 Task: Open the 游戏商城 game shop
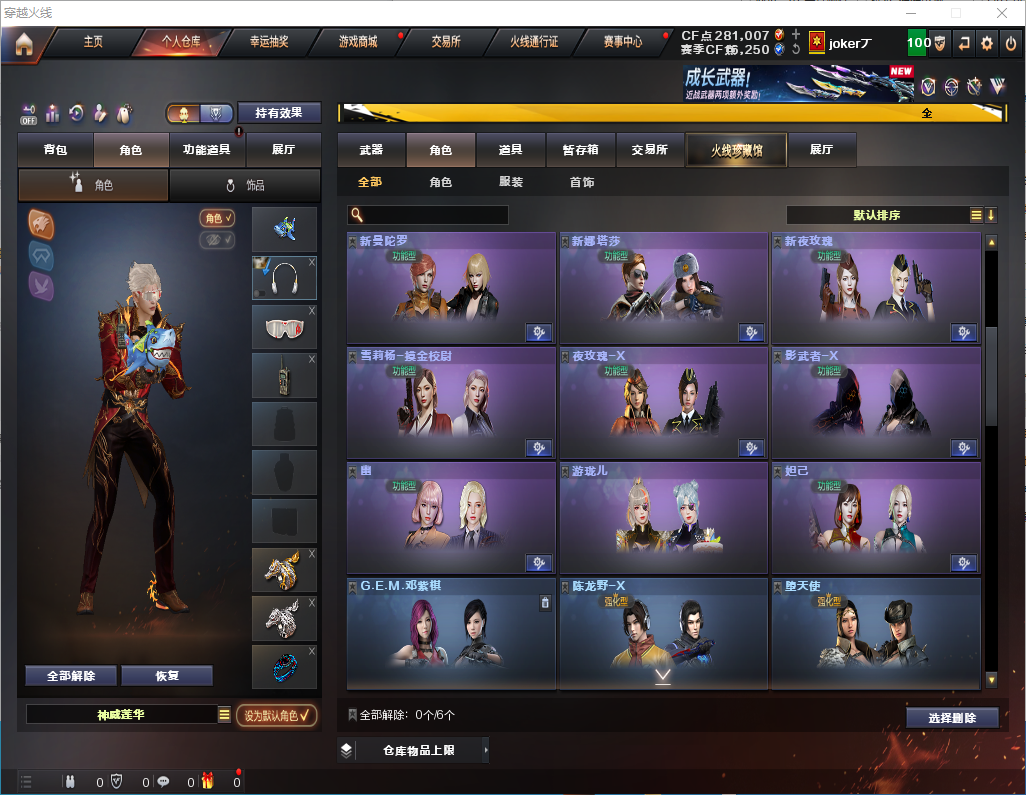(x=358, y=43)
